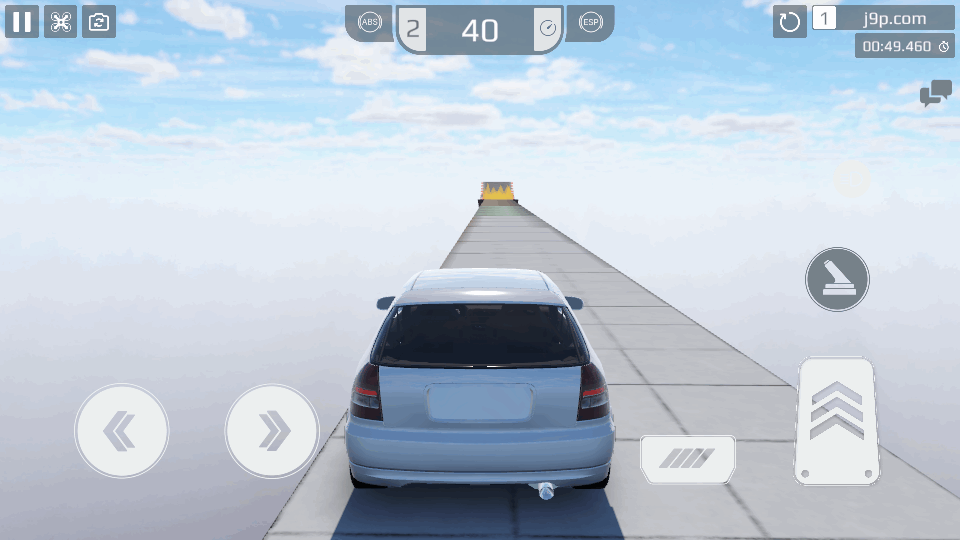Steer left with the left arrow
The width and height of the screenshot is (960, 540).
(122, 431)
